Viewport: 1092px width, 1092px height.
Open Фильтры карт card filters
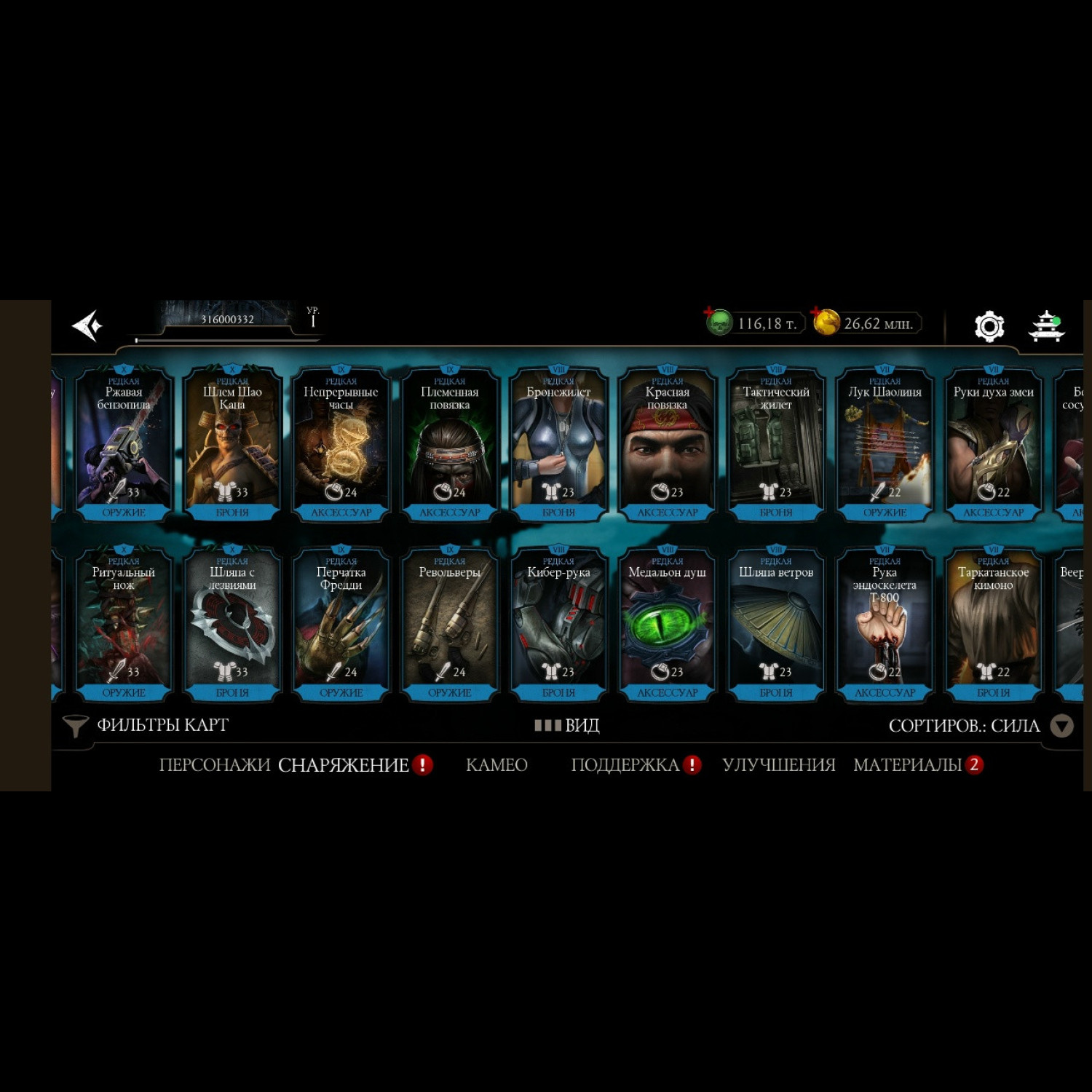coord(146,725)
